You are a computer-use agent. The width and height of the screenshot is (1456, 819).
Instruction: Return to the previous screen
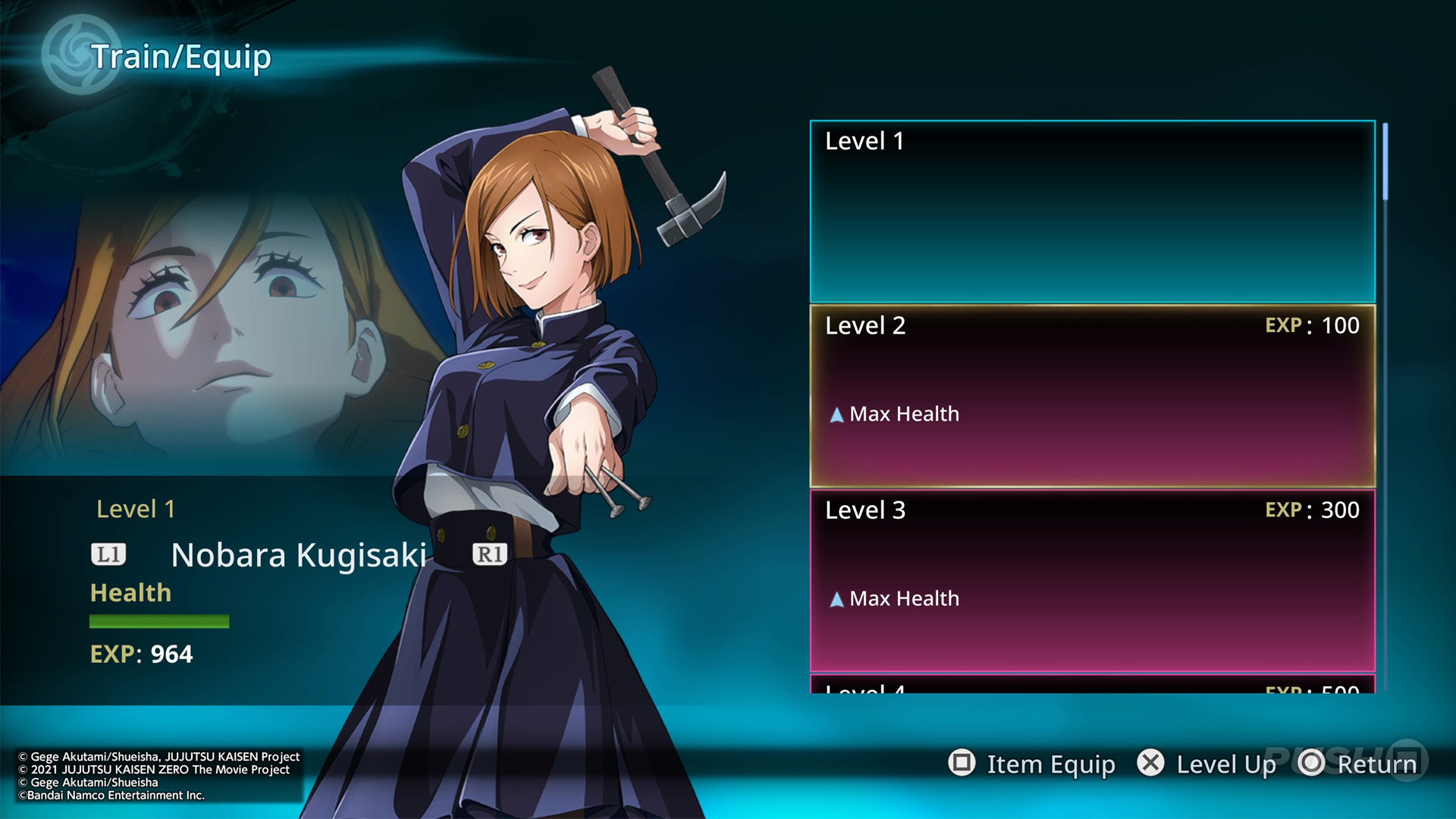coord(1358,764)
